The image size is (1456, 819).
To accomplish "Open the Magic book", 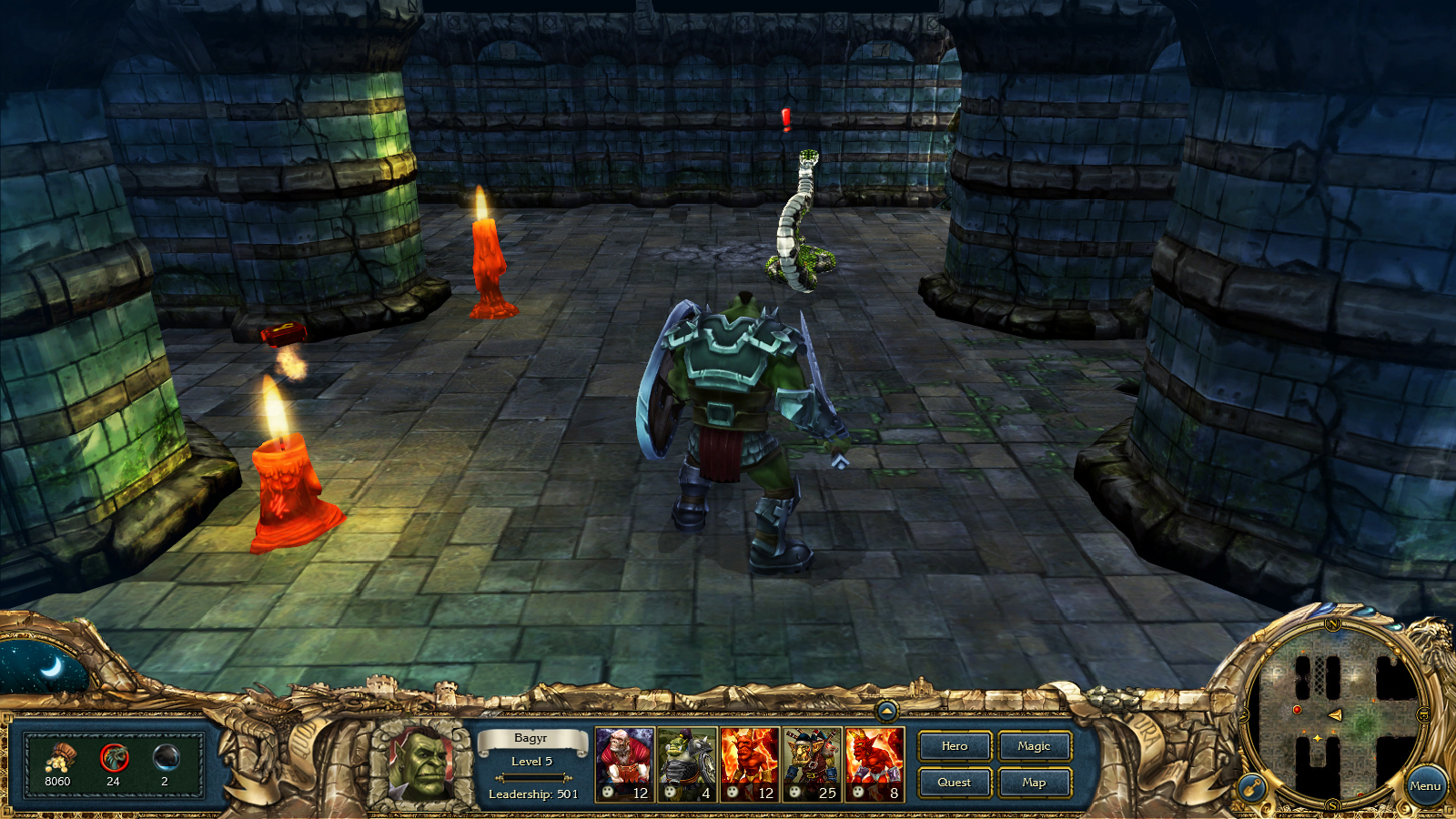I will tap(1034, 746).
